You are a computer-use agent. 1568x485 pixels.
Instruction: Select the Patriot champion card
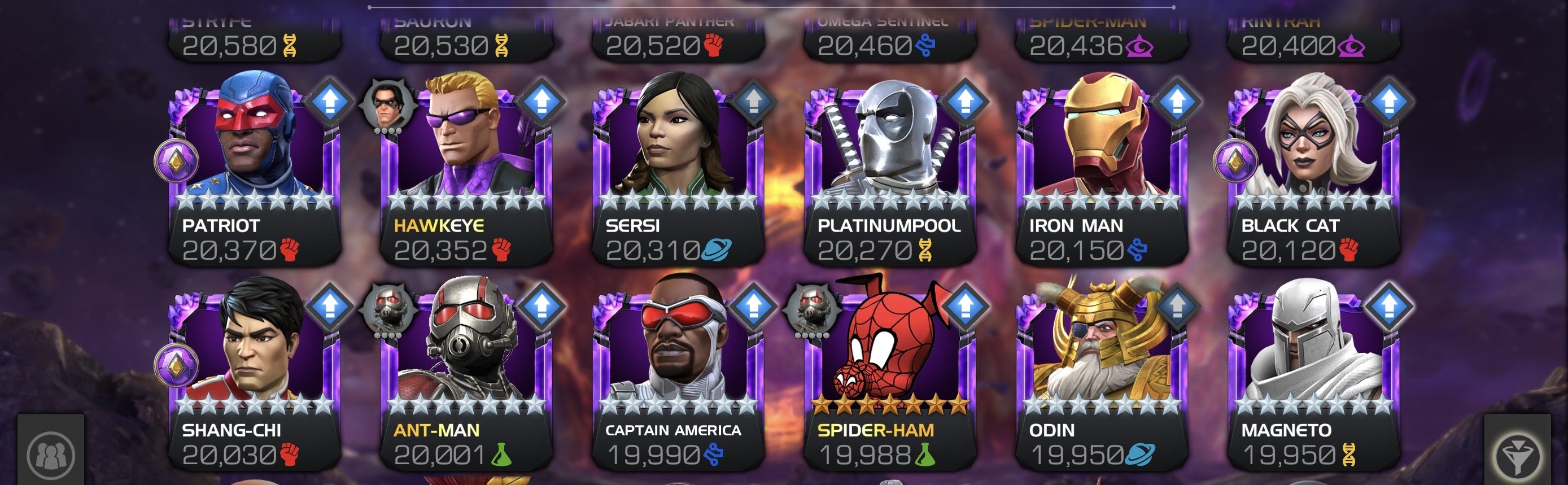pyautogui.click(x=254, y=171)
